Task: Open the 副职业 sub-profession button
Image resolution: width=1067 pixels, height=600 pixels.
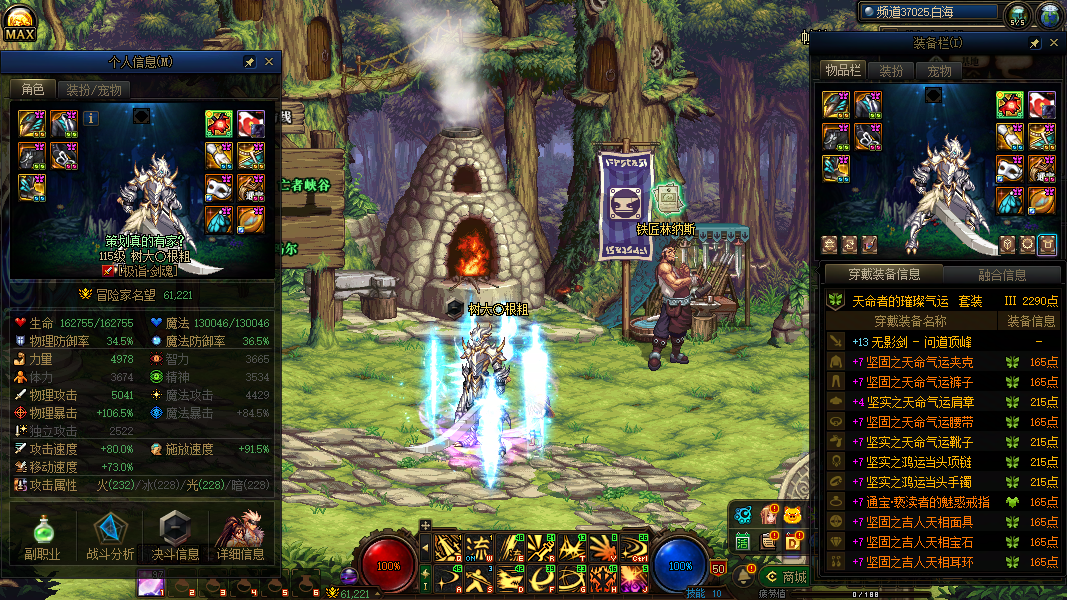Action: coord(42,536)
